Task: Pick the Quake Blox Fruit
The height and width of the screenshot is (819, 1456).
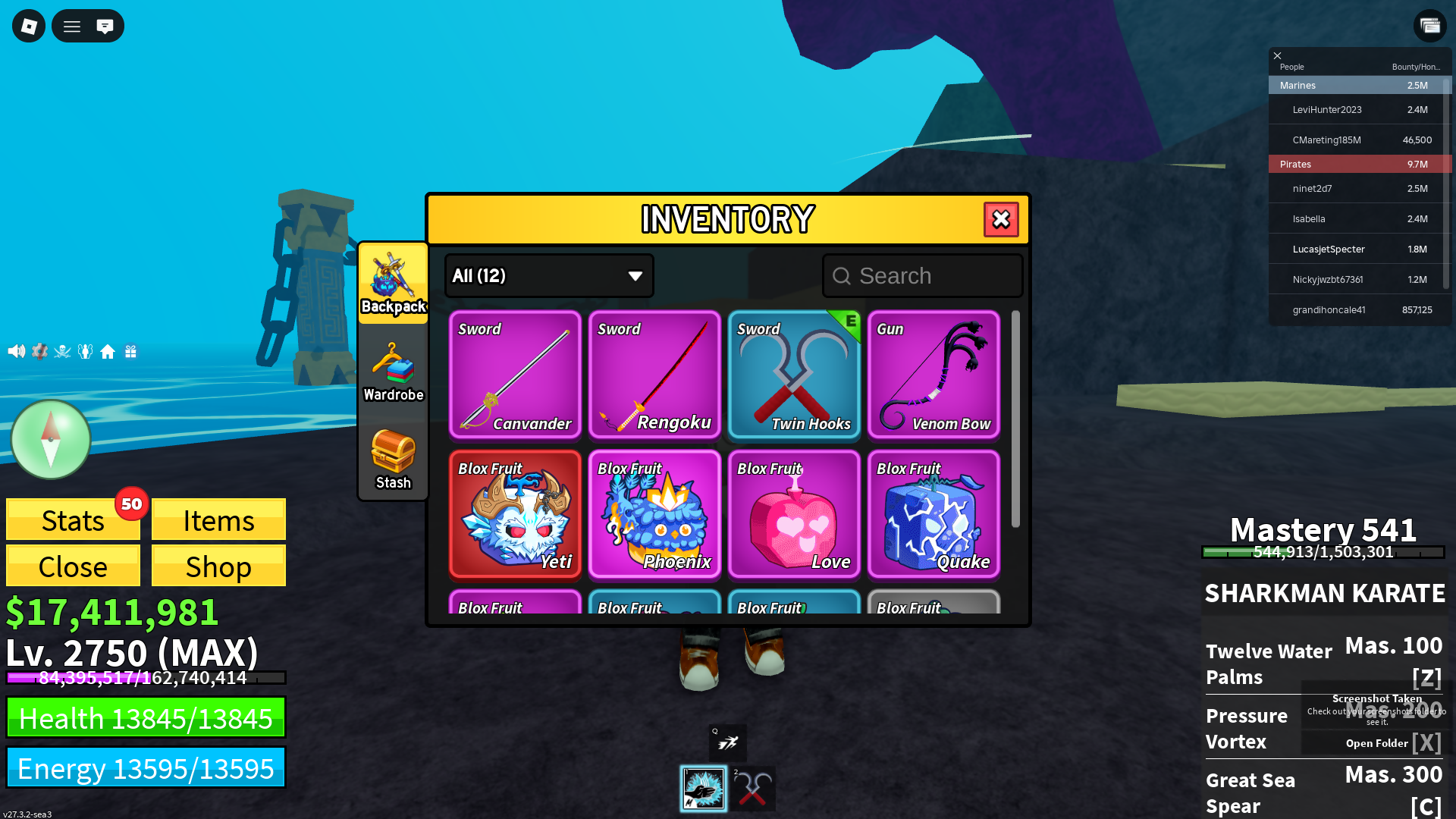Action: [934, 514]
